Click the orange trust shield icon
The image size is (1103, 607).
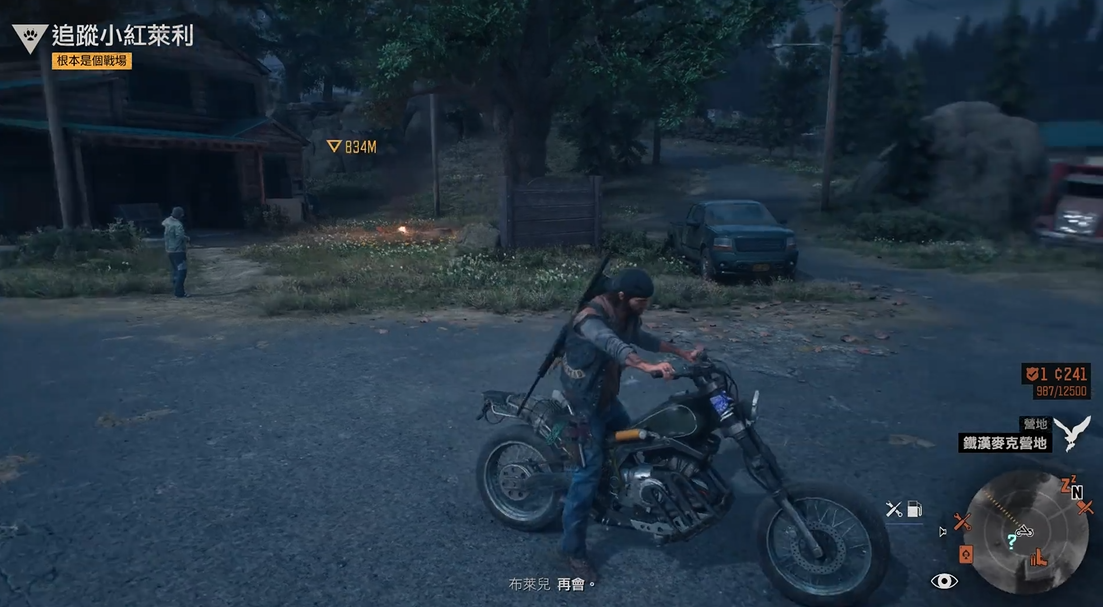1030,374
